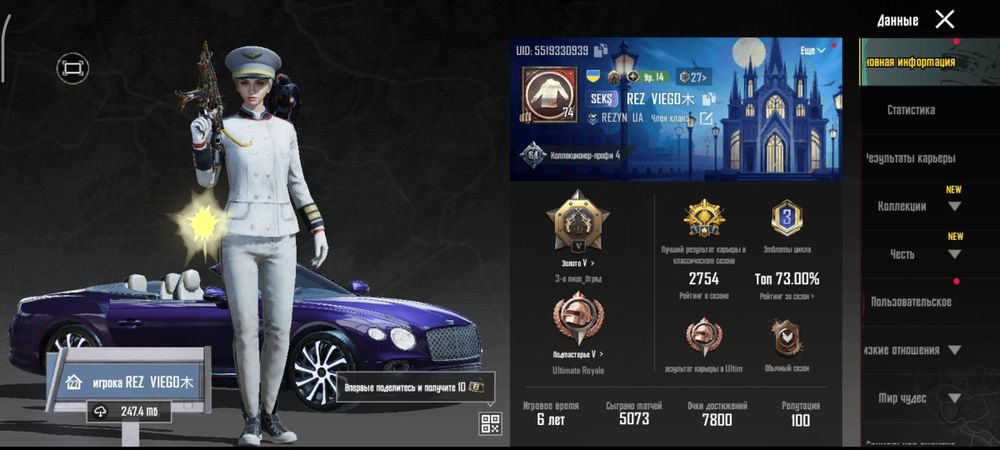1000x450 pixels.
Task: Expand the Близкие отношения category
Action: pos(912,350)
